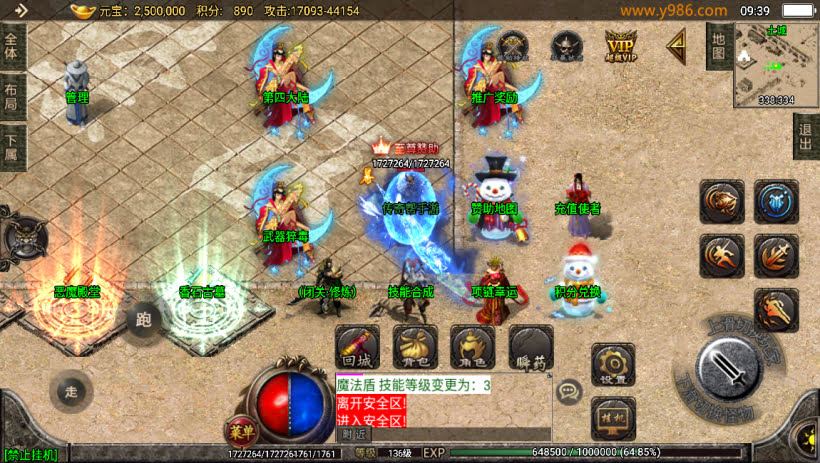The image size is (820, 463).
Task: Open the horned skull round icon
Action: coord(567,46)
